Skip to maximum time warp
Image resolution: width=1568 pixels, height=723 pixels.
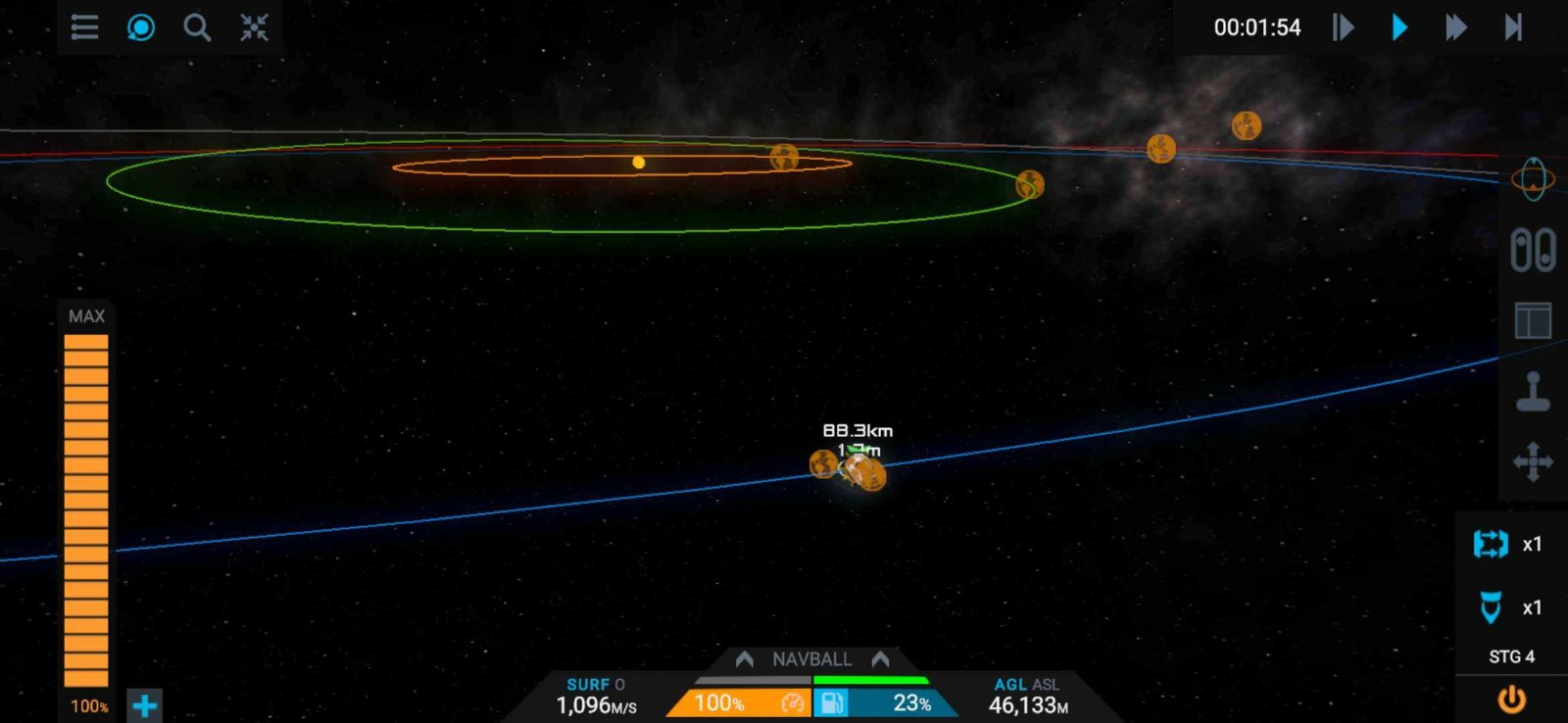pos(1513,27)
